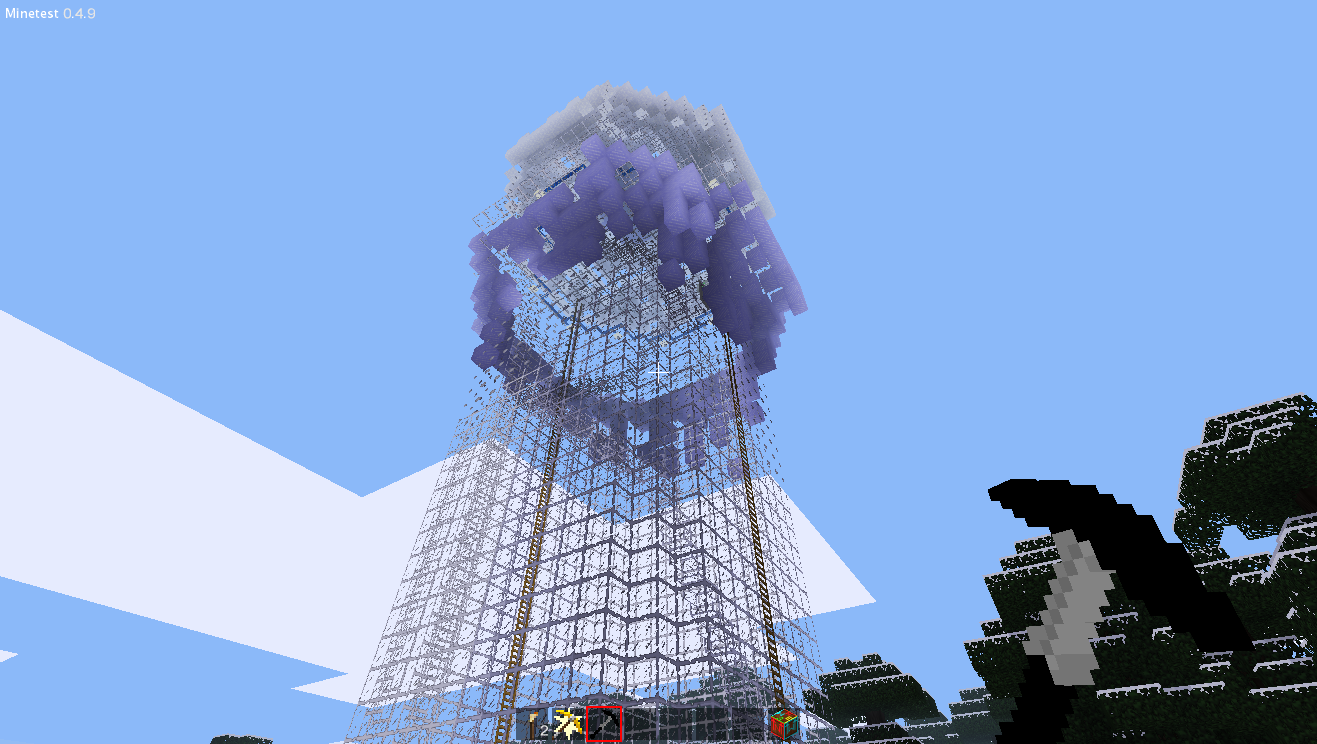Click the crosshair at screen center
The height and width of the screenshot is (744, 1317).
pos(658,372)
